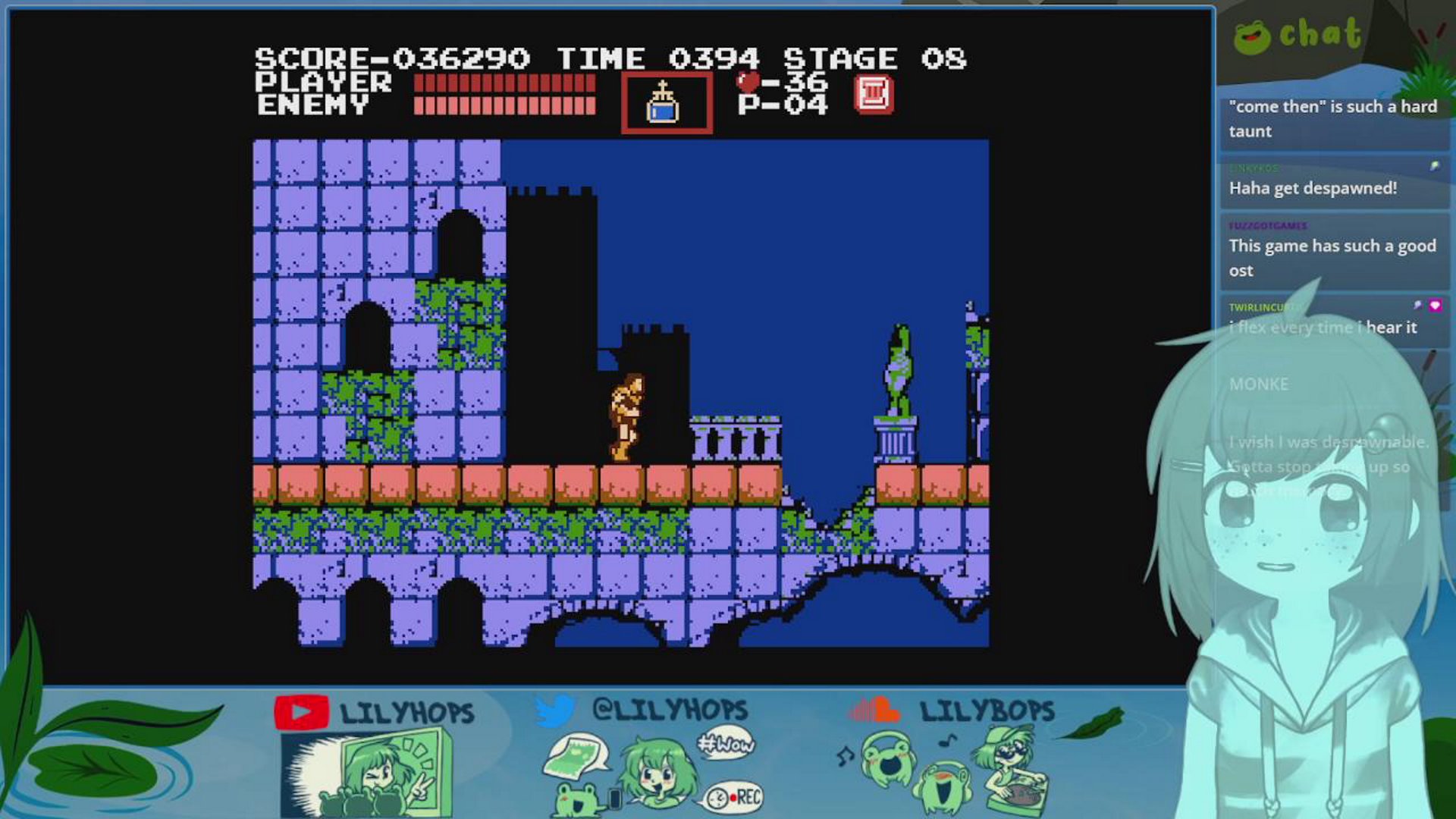Click the pink heart badge on TWIRLINCUP's message
The image size is (1456, 819).
click(1434, 306)
